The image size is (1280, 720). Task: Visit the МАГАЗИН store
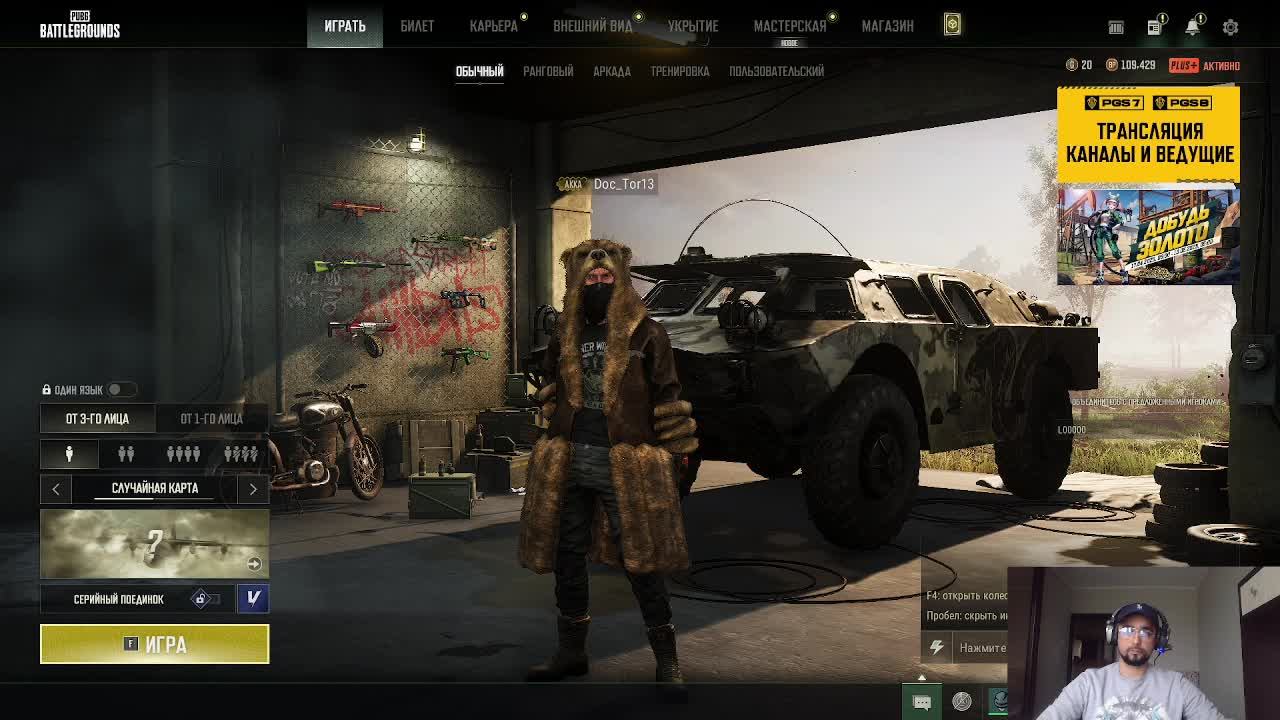tap(888, 26)
